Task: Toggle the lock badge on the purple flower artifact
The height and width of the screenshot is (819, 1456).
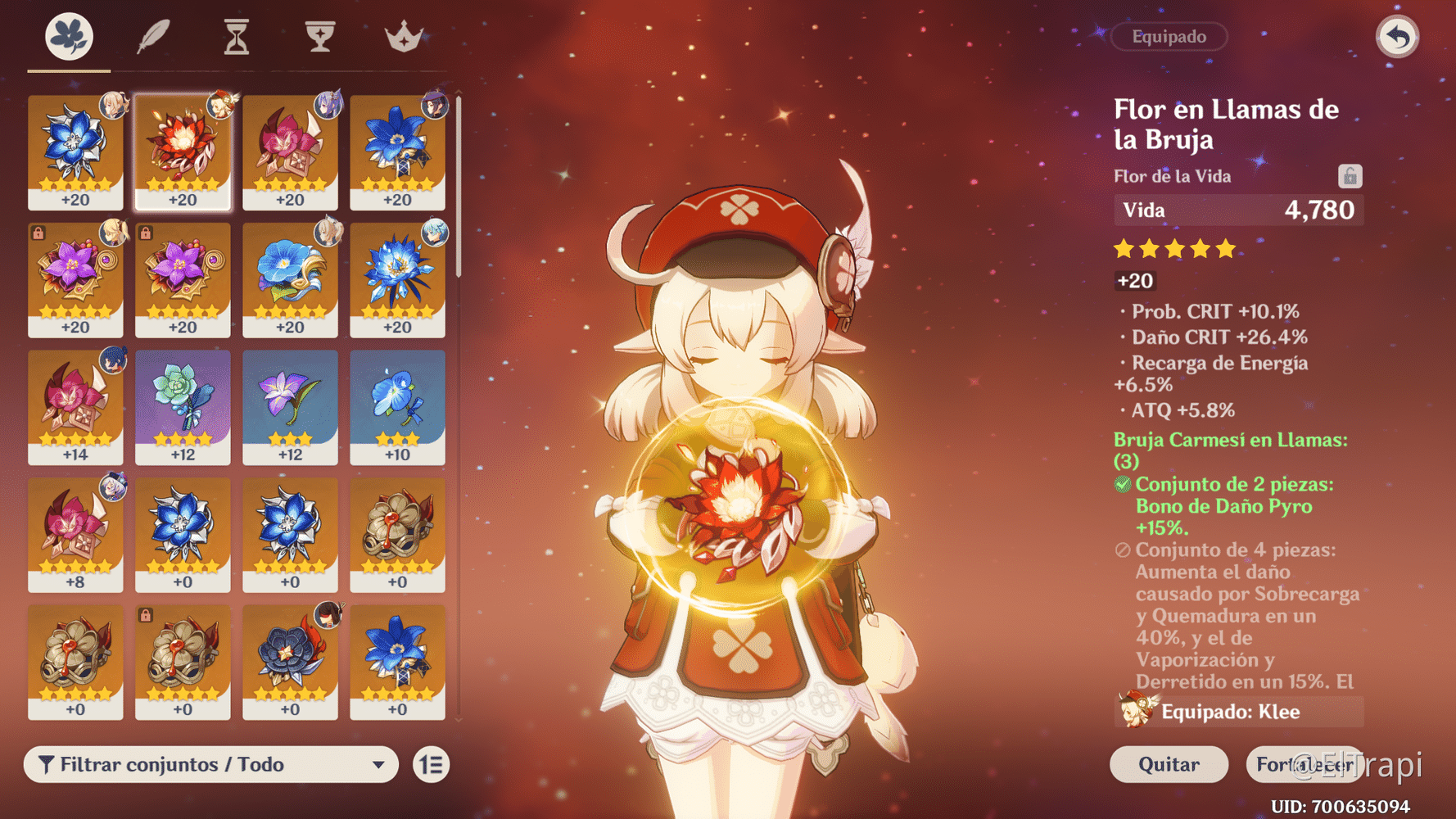Action: click(38, 233)
